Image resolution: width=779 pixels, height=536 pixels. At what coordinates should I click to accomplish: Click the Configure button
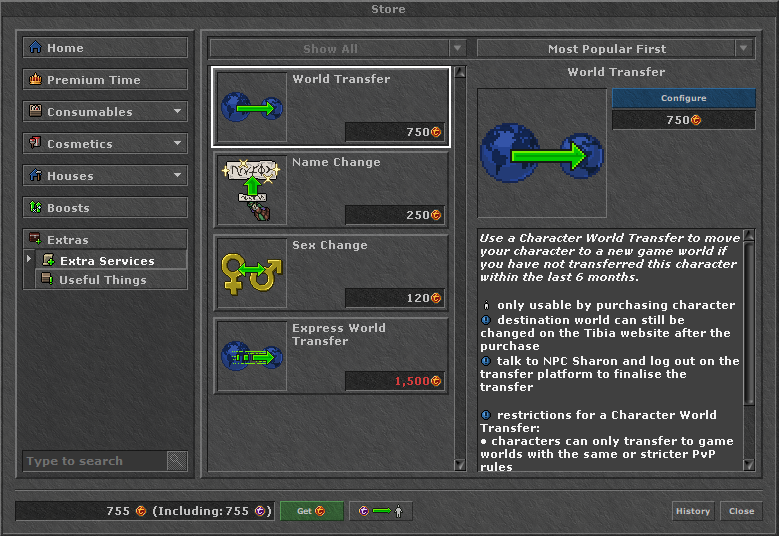pyautogui.click(x=683, y=98)
